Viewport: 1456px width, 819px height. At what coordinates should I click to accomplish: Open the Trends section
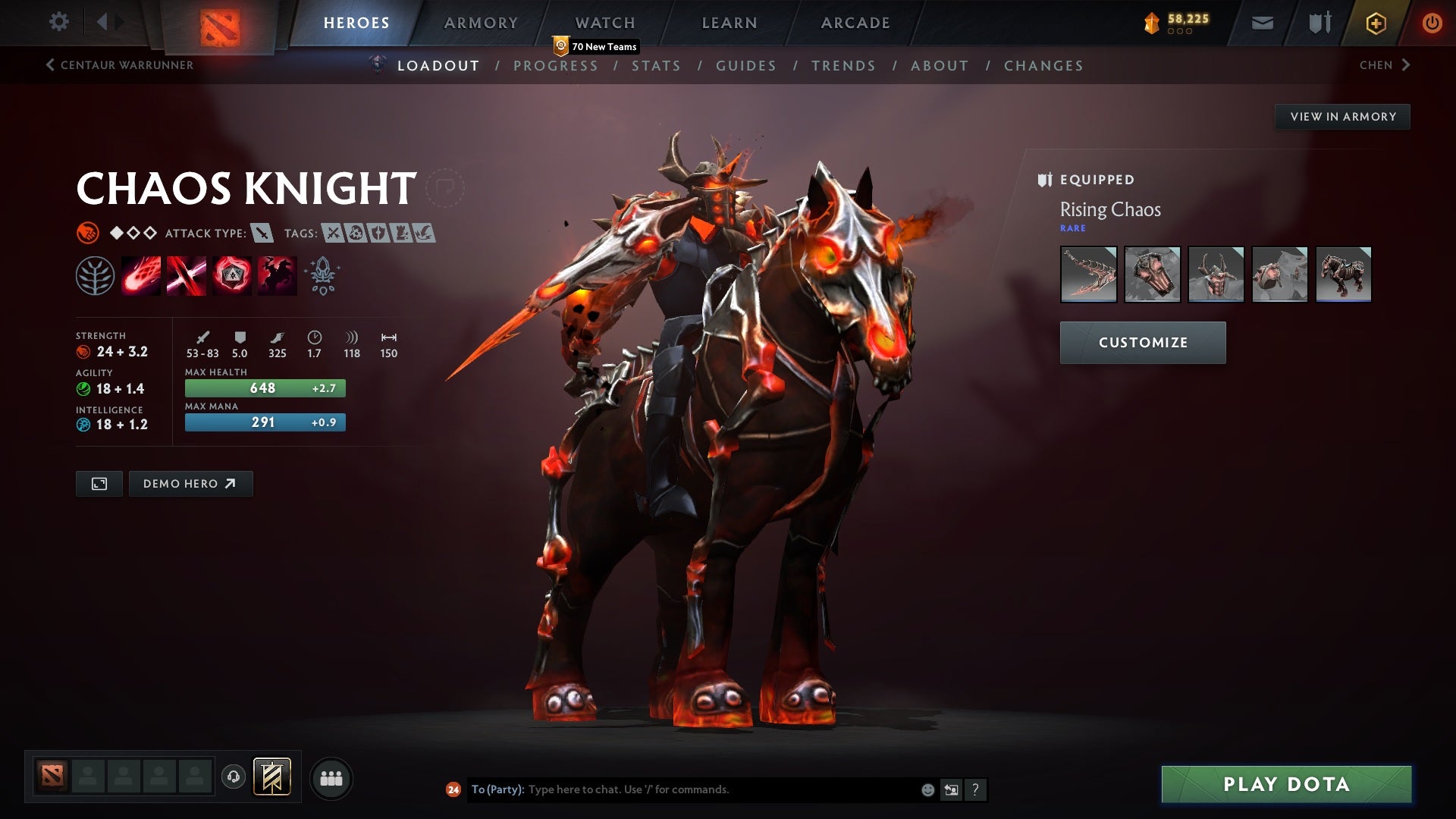(x=843, y=66)
